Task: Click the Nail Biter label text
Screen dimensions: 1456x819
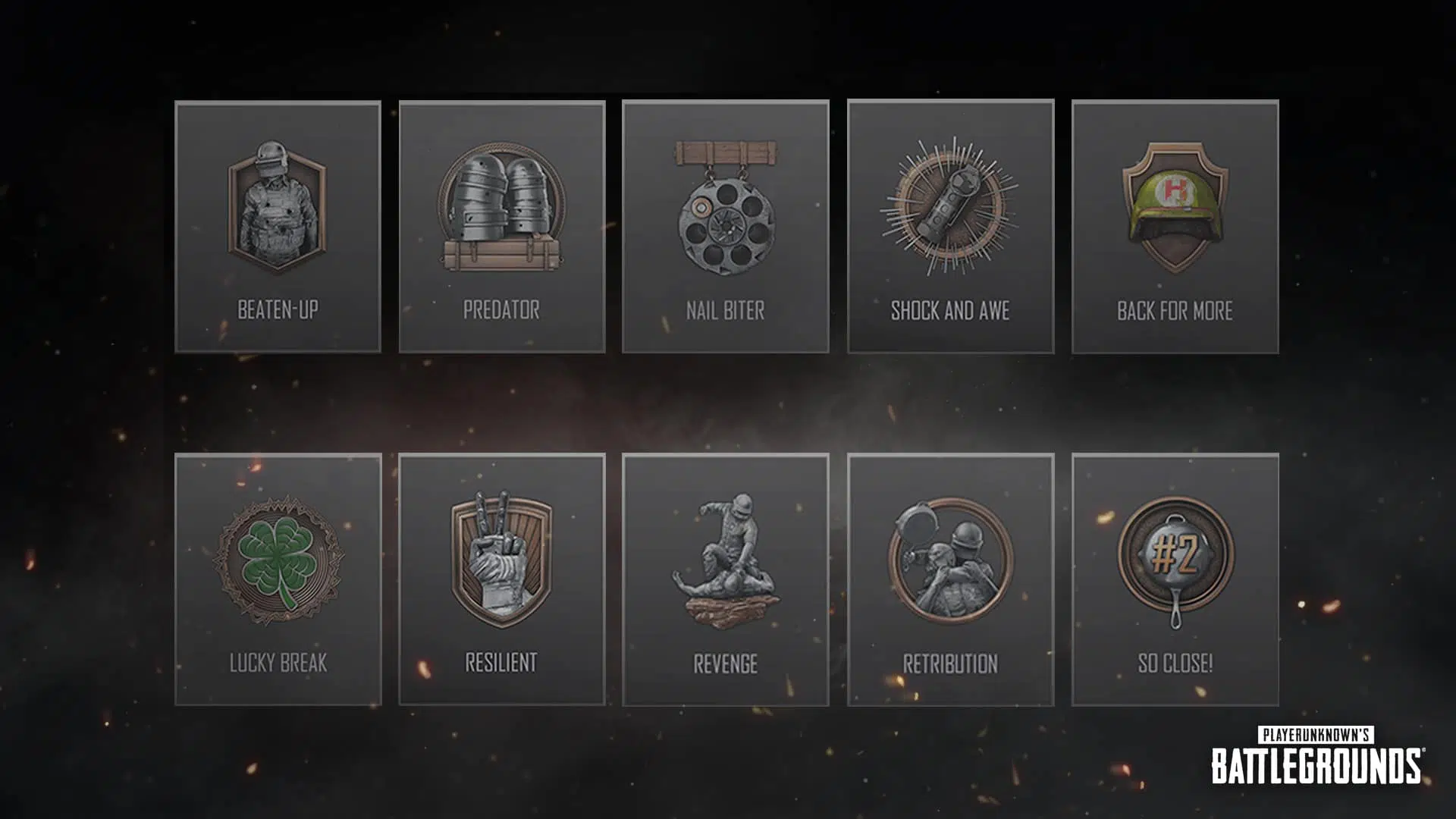Action: (726, 308)
